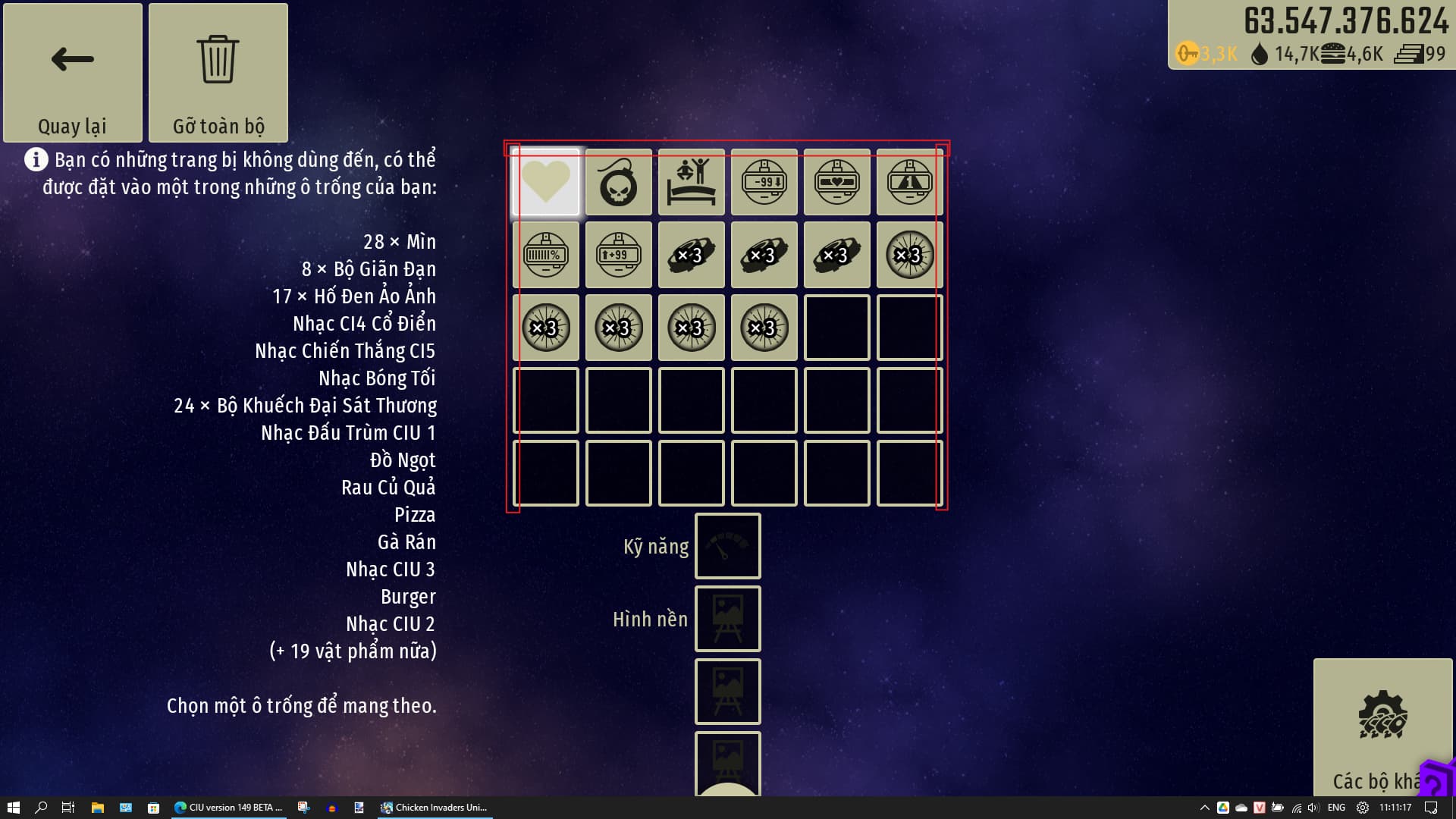This screenshot has width=1456, height=819.
Task: Open the Kỹ năng skill slot
Action: [728, 546]
